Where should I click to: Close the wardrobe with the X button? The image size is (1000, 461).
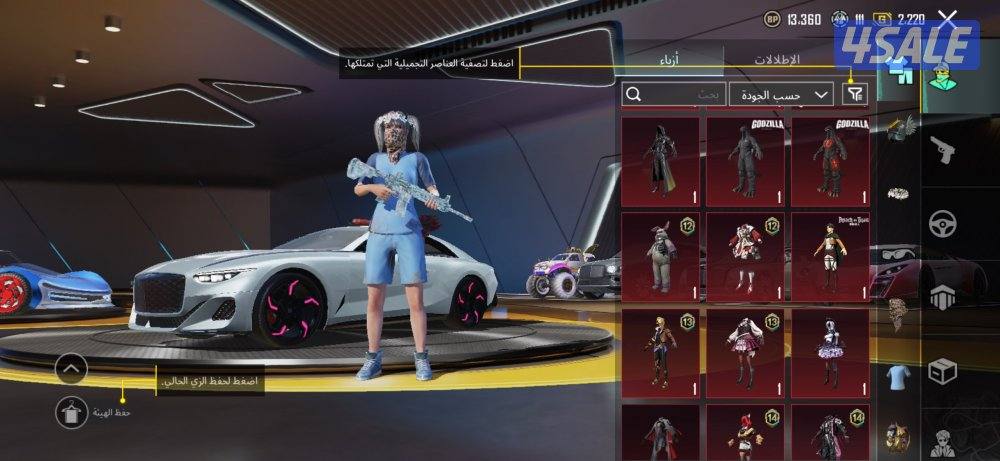click(947, 18)
